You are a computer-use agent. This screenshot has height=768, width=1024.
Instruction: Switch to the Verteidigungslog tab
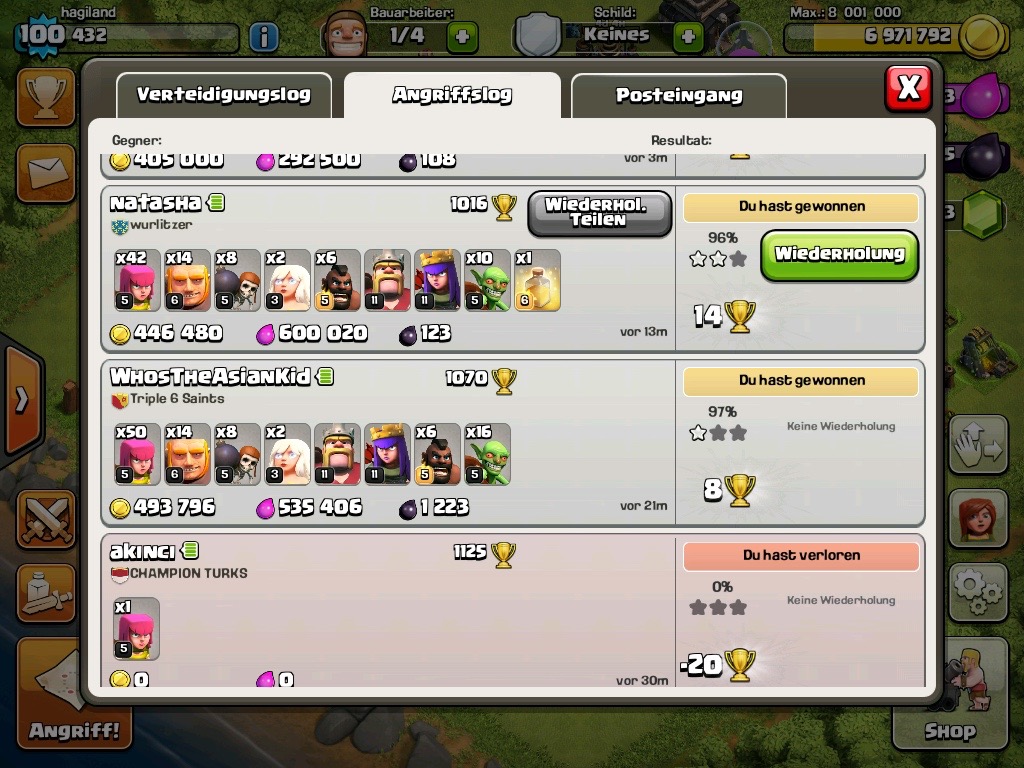coord(223,96)
